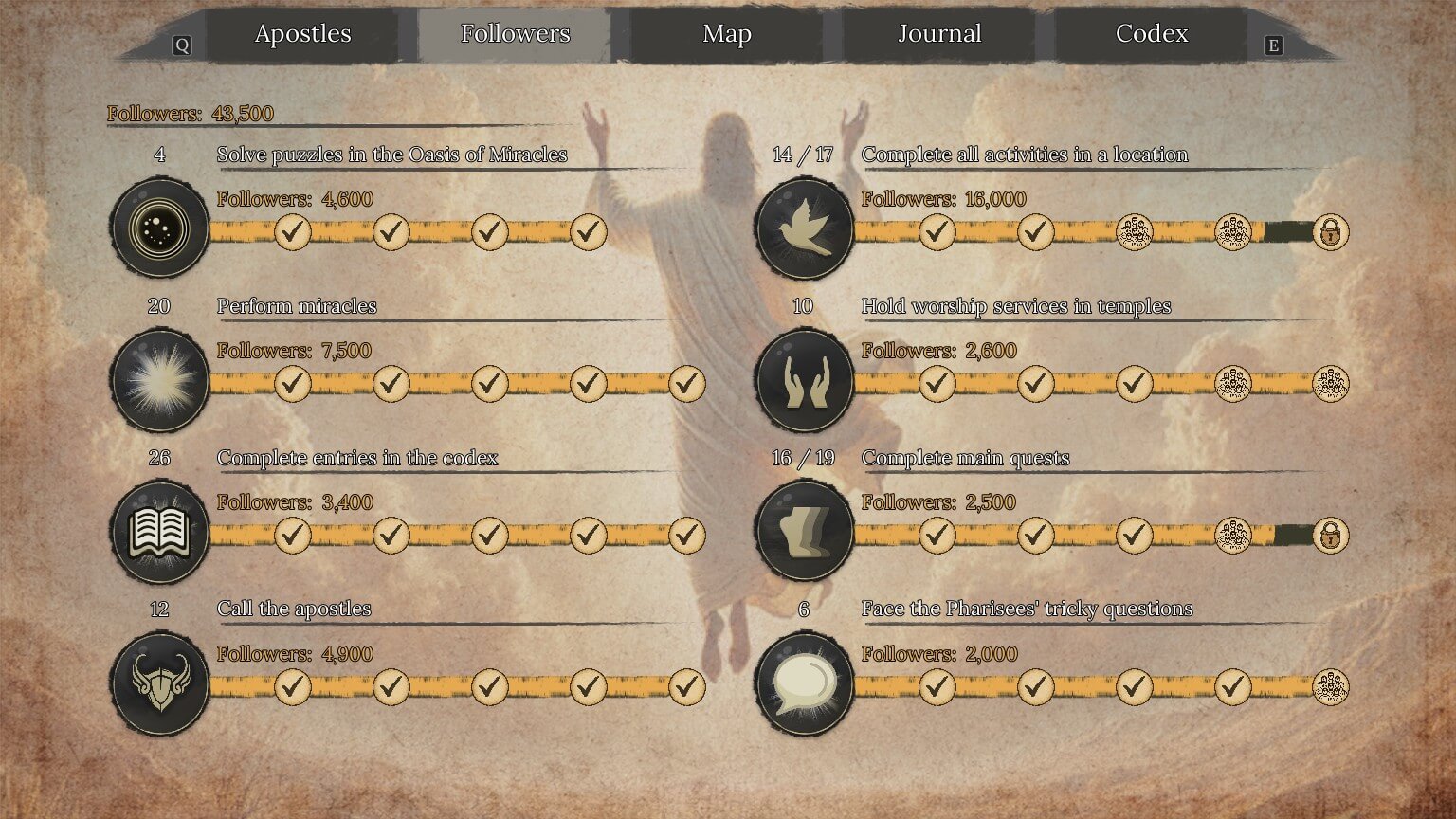Toggle the first checkmark on Perform miracles track
Screen dimensions: 1456x819
292,385
